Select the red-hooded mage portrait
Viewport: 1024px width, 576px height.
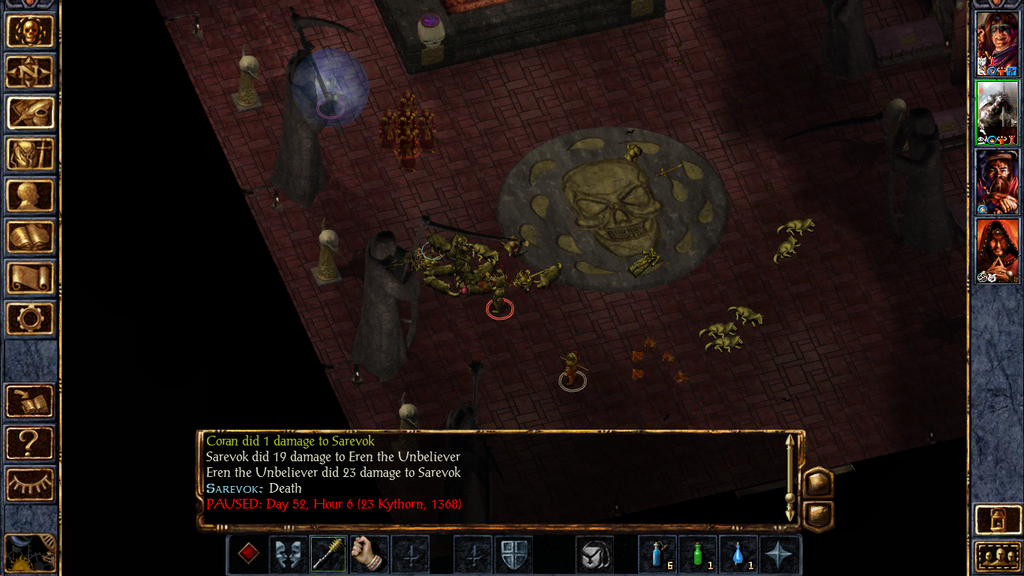pos(996,250)
